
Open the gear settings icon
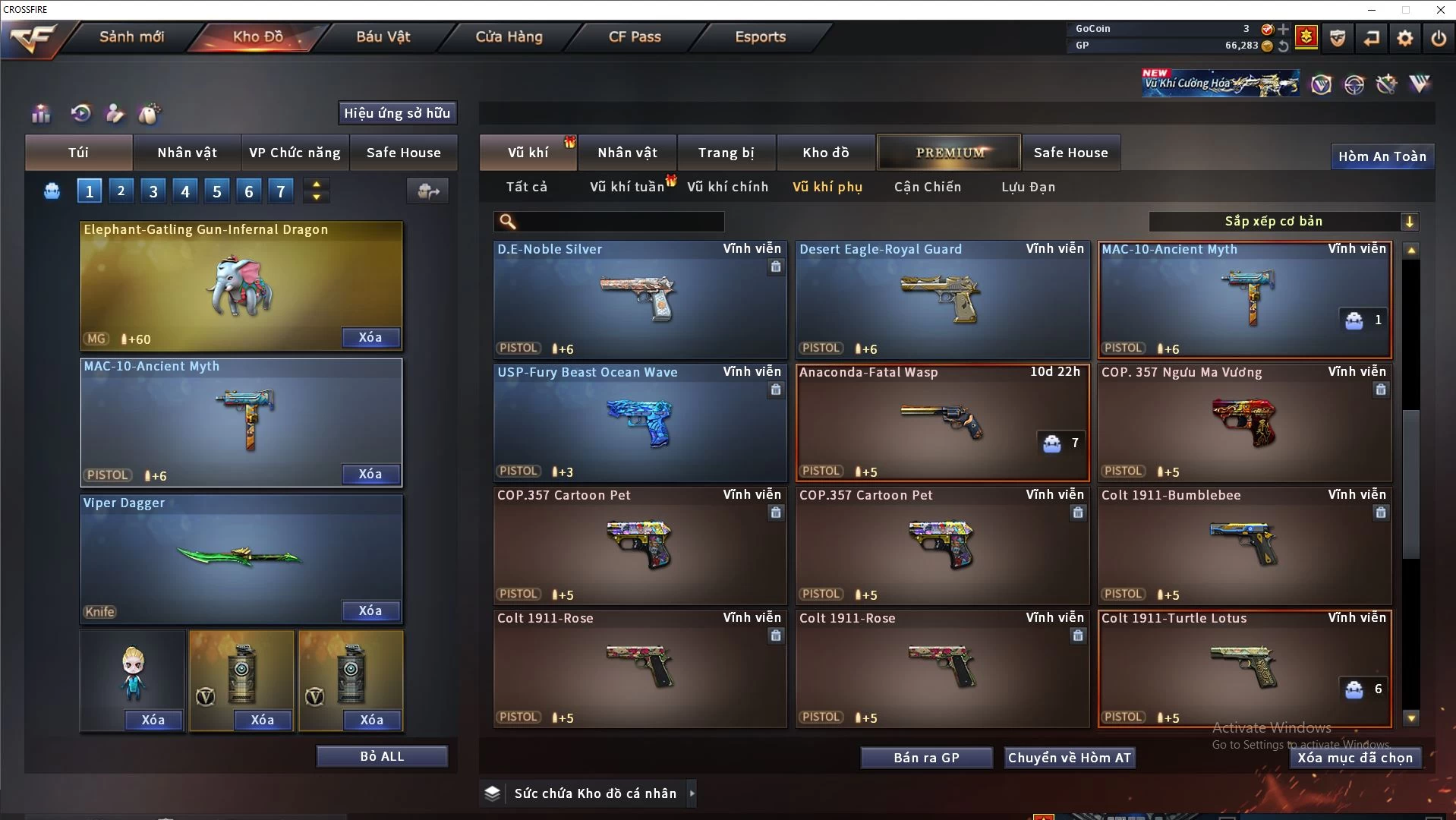click(1404, 38)
